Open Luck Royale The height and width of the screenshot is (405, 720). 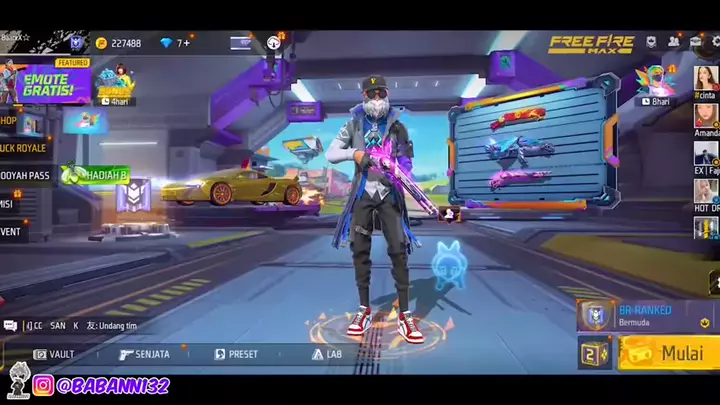(x=23, y=148)
